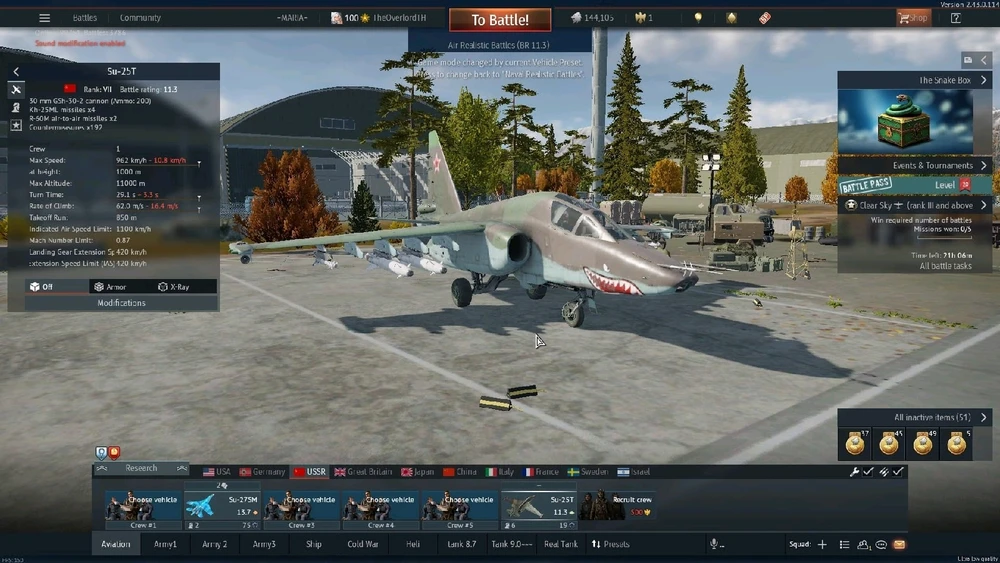Switch to the Cold War preset
Viewport: 1000px width, 563px height.
click(x=363, y=544)
